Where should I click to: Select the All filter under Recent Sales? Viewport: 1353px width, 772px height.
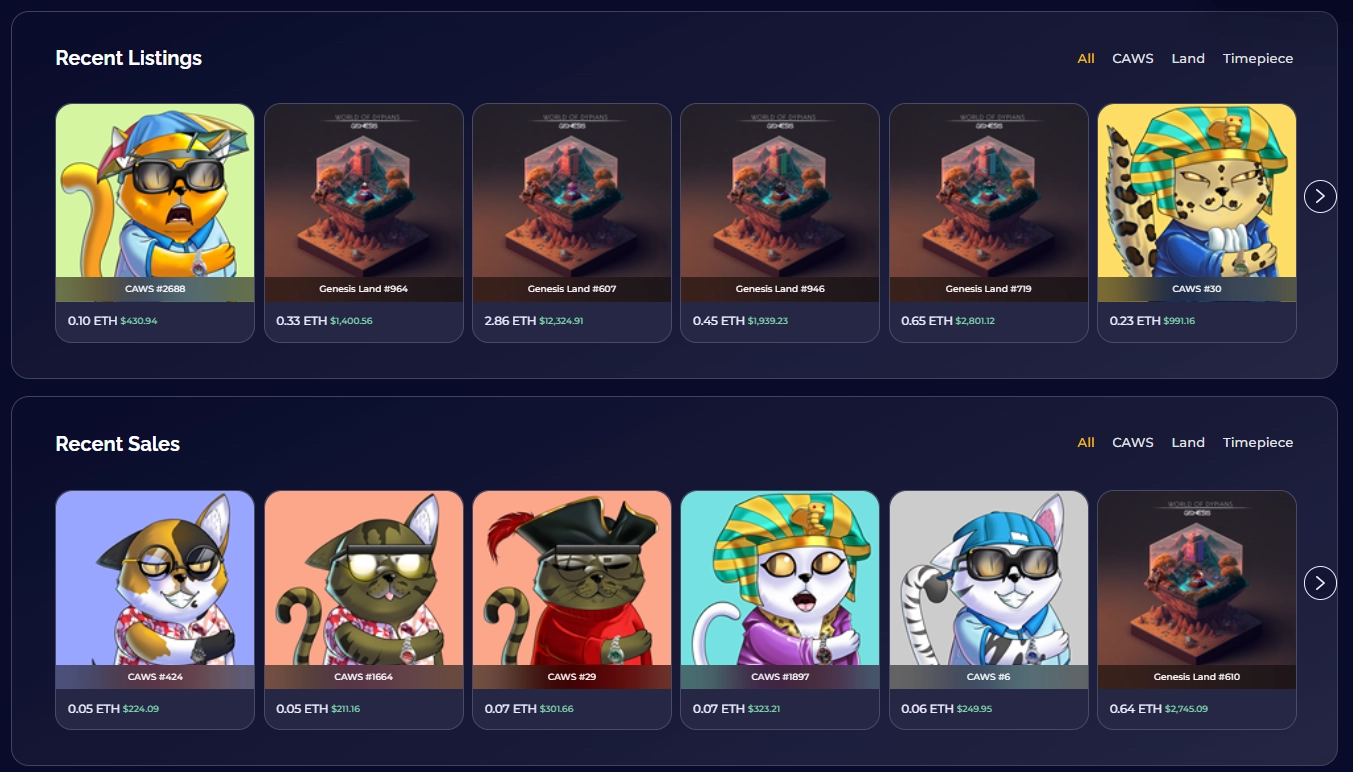pyautogui.click(x=1085, y=442)
